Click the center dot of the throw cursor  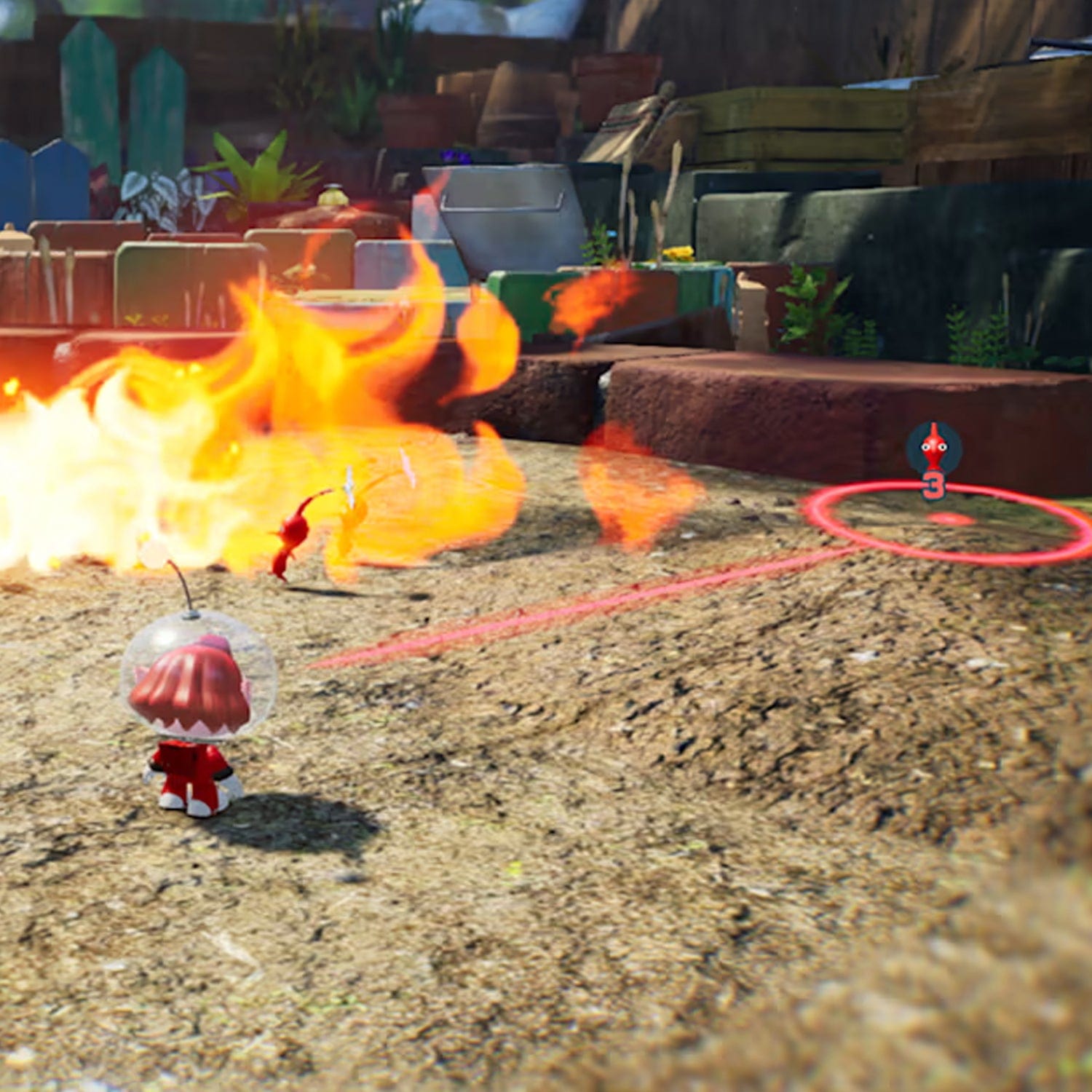pos(951,518)
